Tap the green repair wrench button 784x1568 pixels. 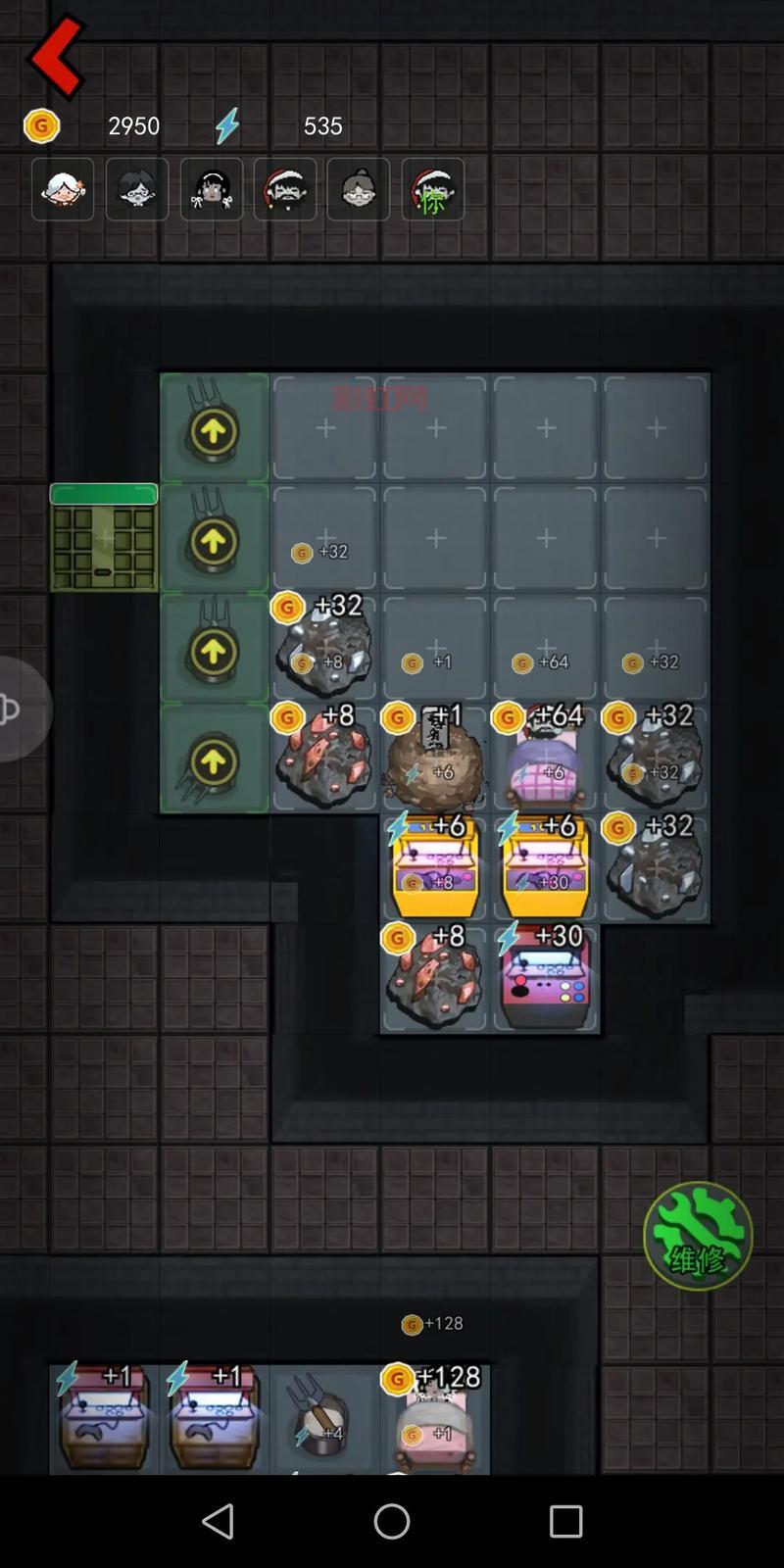coord(698,1236)
